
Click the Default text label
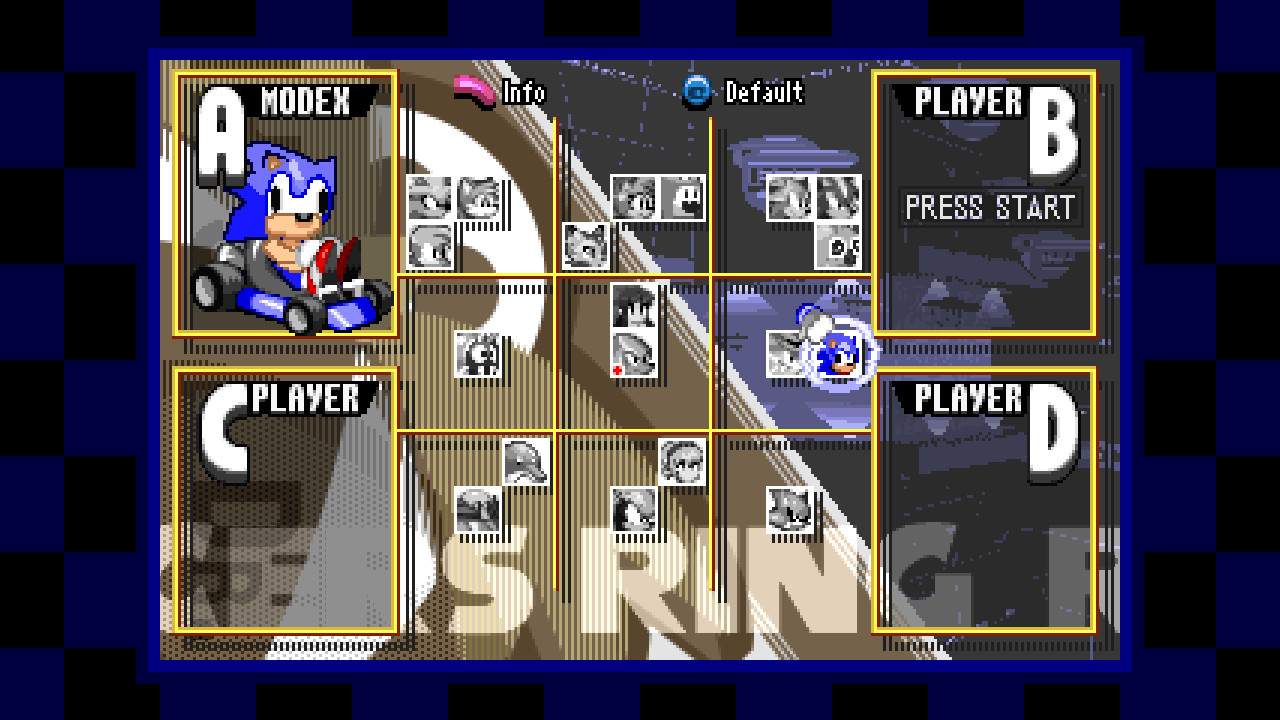coord(764,94)
